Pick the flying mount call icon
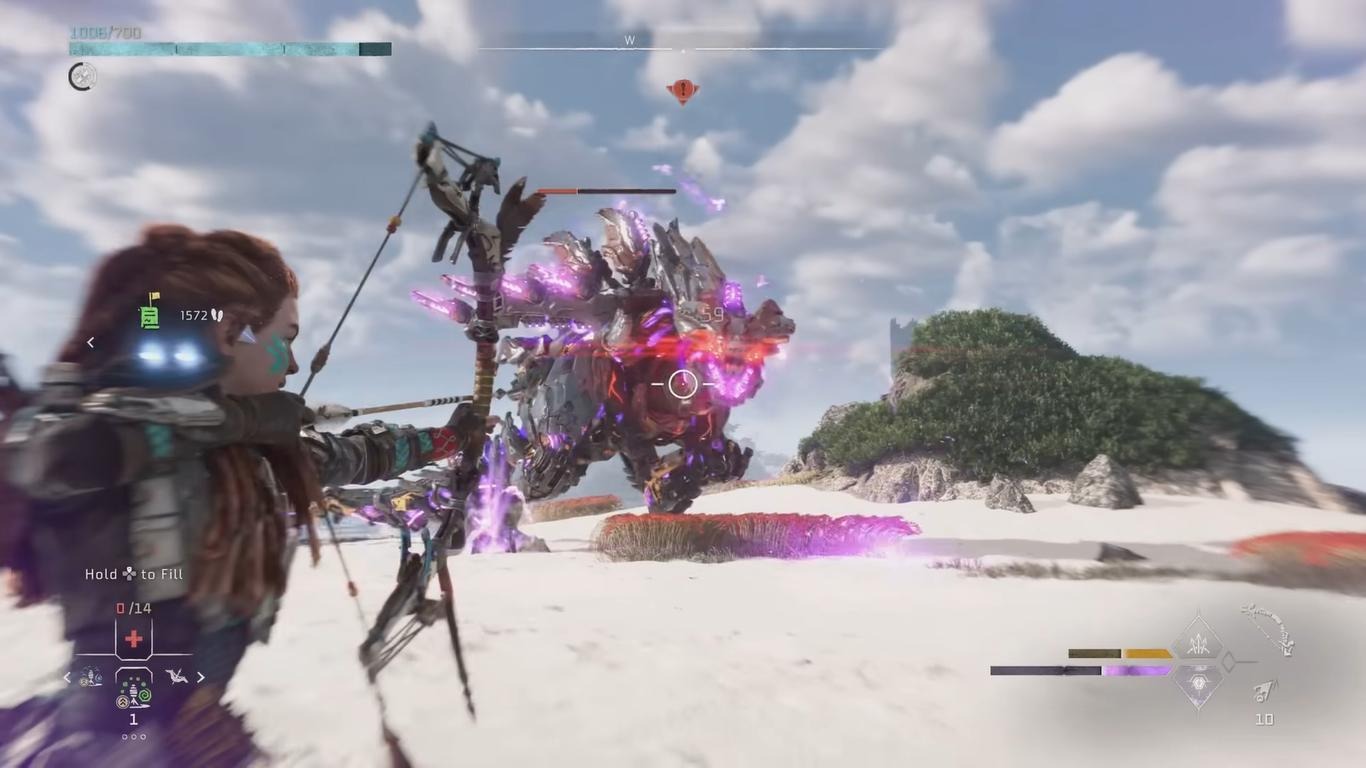1366x768 pixels. point(176,677)
